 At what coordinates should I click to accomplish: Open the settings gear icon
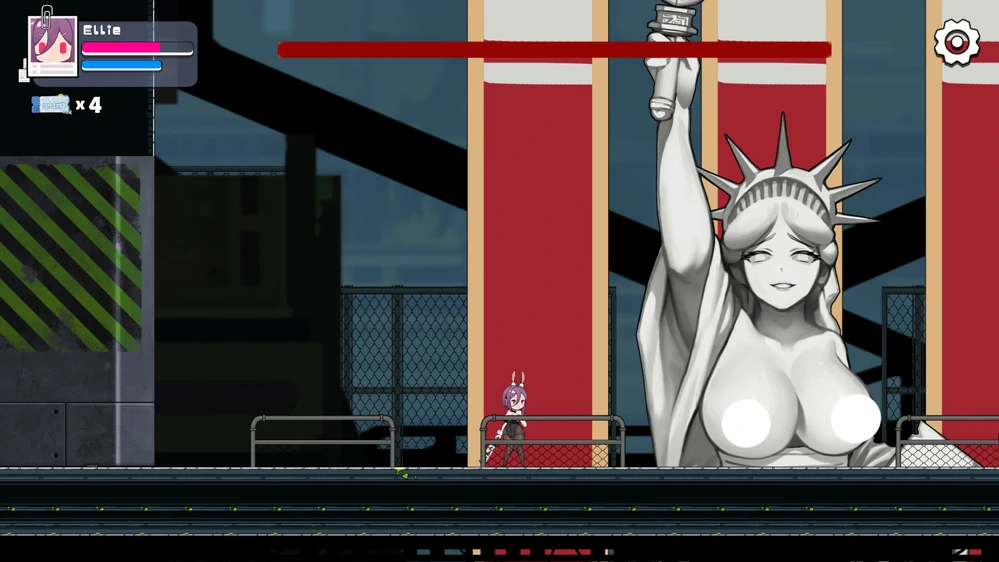956,43
